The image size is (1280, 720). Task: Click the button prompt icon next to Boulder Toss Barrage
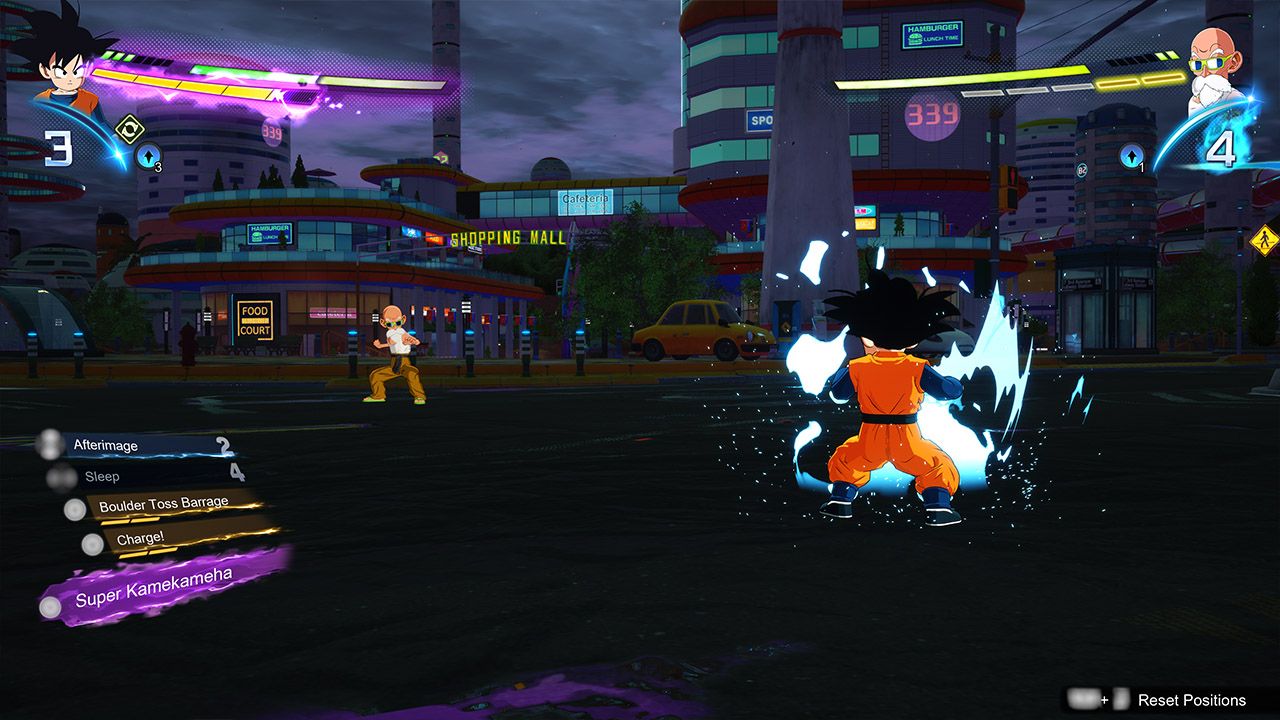75,509
